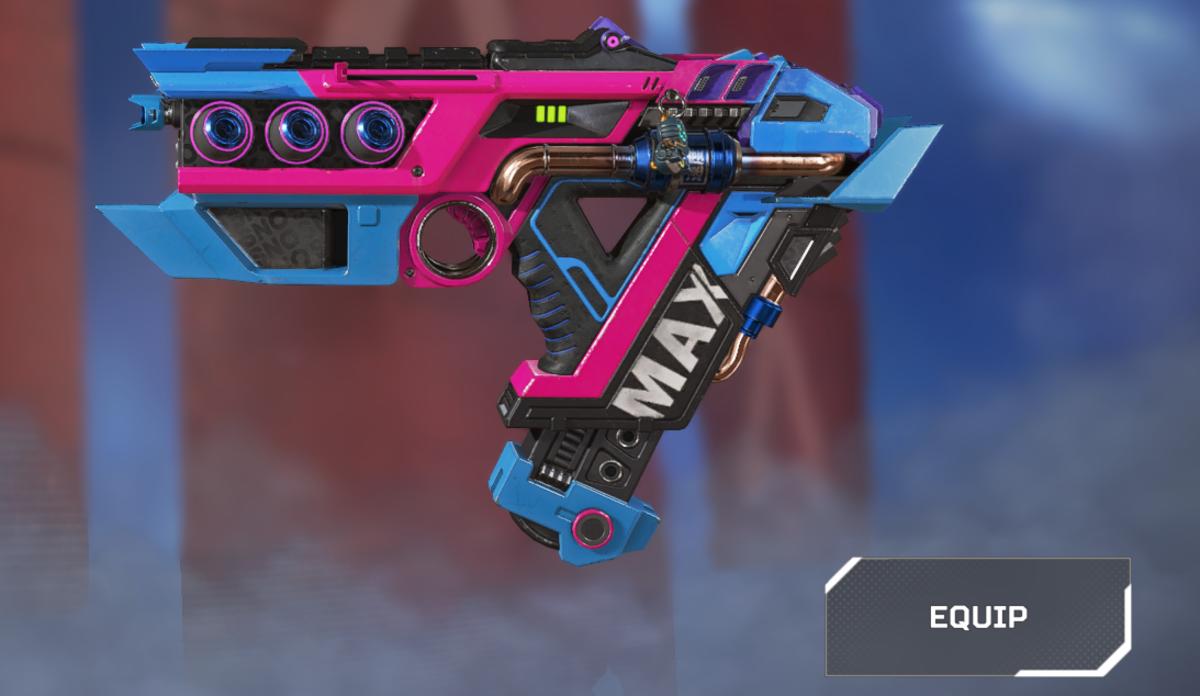Equip this weapon skin

[x=977, y=616]
